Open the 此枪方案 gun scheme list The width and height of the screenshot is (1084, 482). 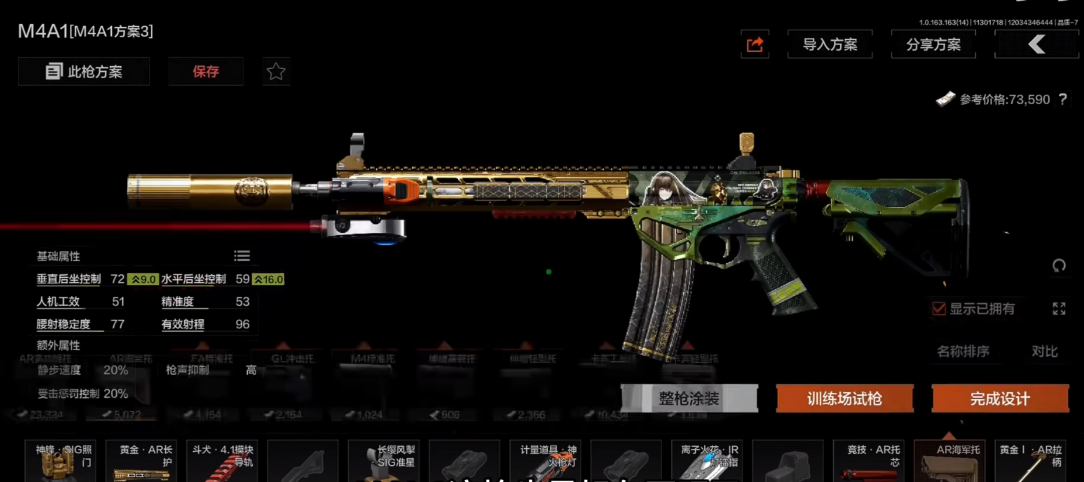pyautogui.click(x=84, y=71)
